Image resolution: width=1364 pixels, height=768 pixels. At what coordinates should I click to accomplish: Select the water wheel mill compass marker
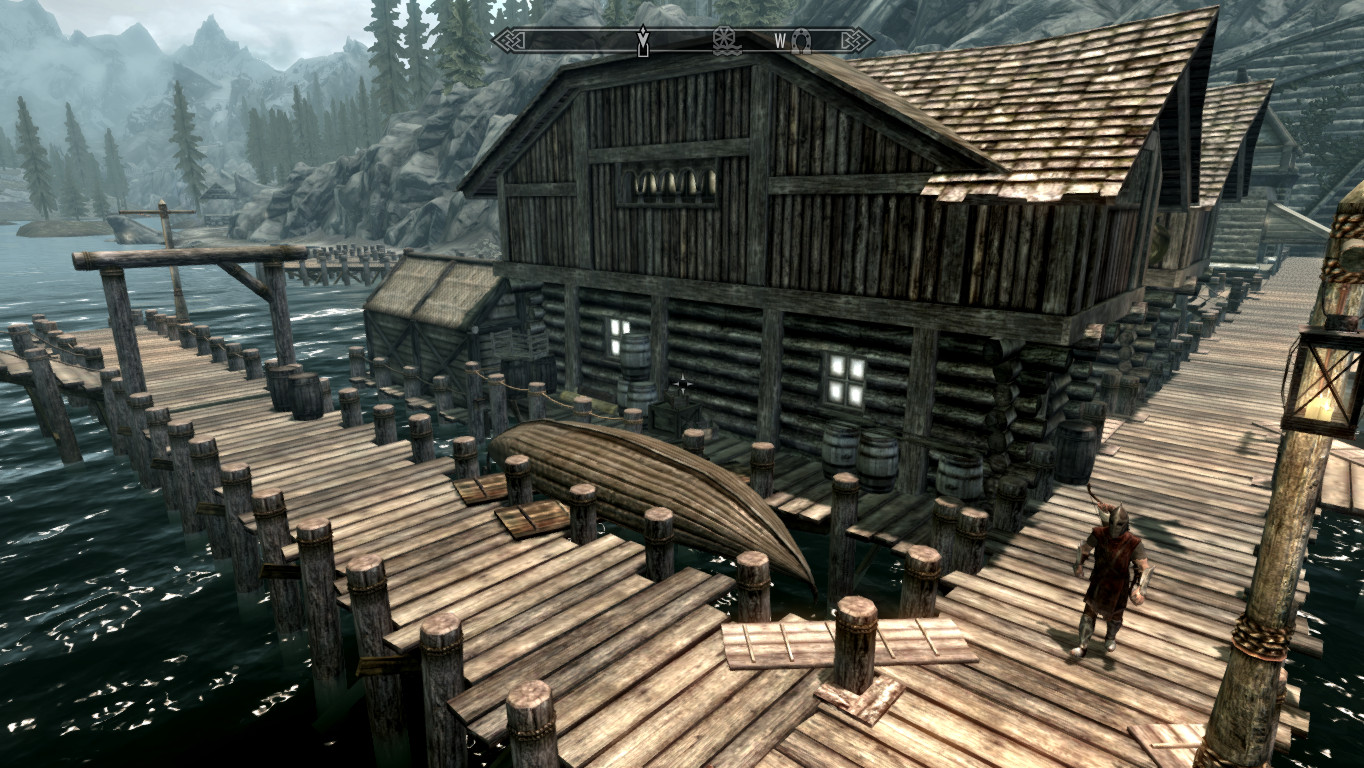727,41
